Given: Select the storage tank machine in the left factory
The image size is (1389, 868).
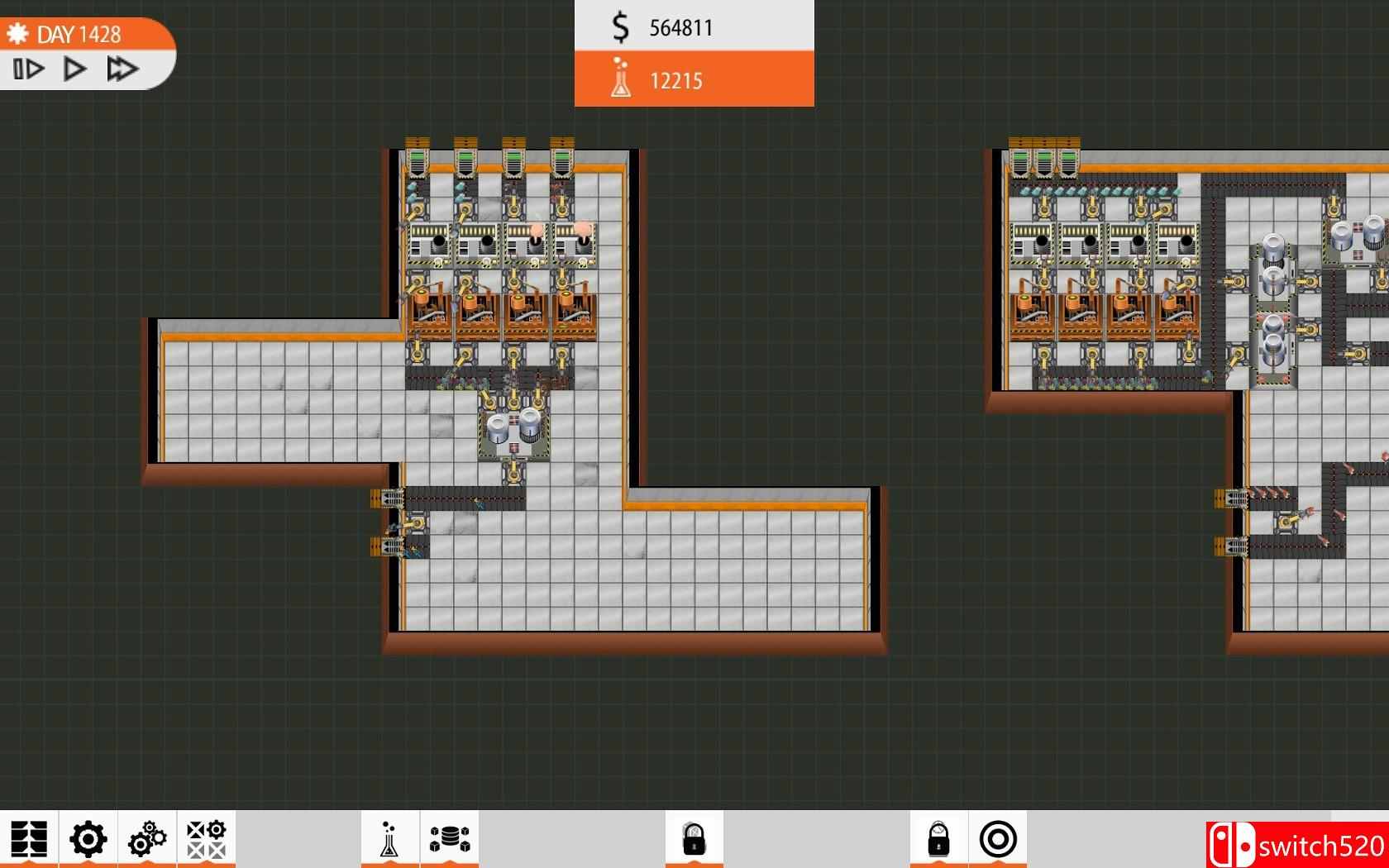Looking at the screenshot, I should click(x=513, y=424).
